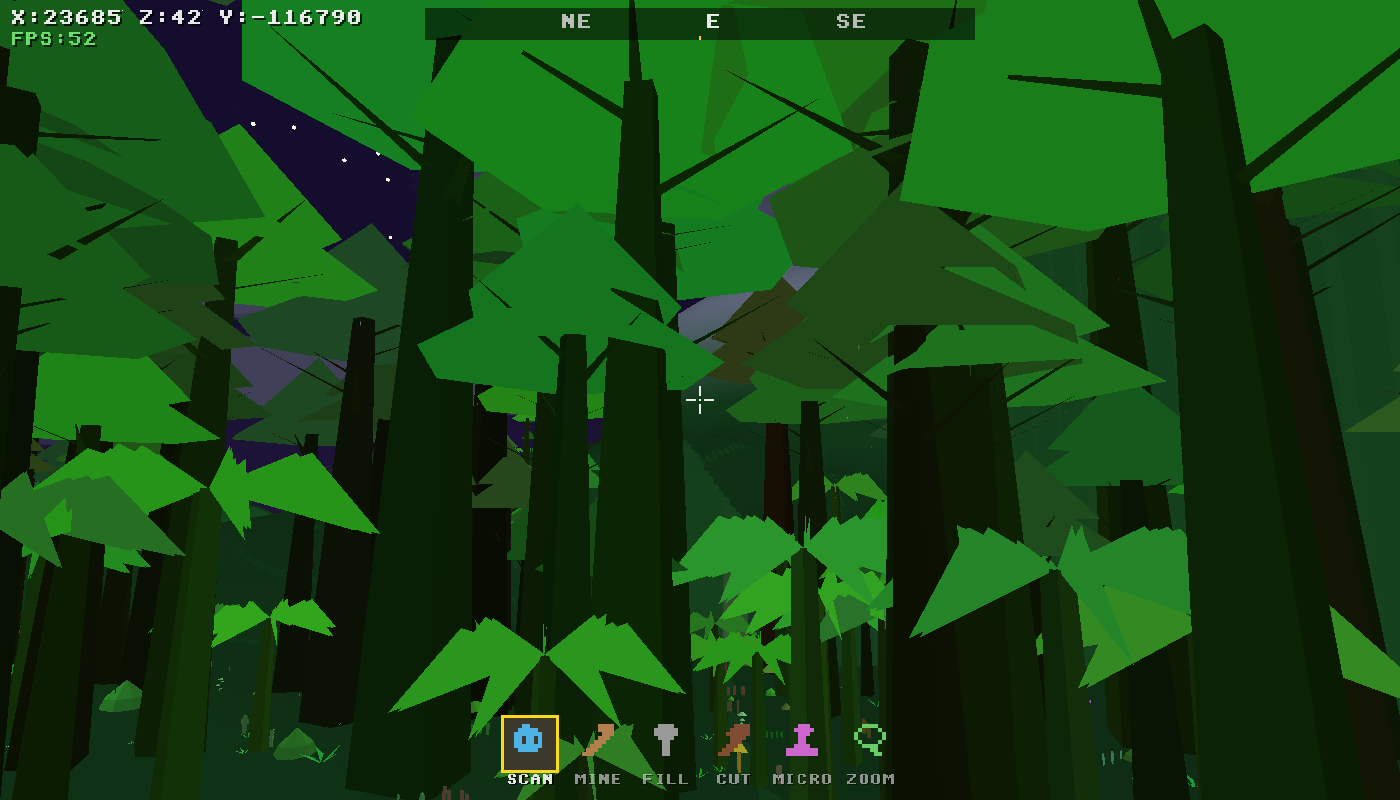
Task: Click the crosshair reticle at screen center
Action: (700, 399)
